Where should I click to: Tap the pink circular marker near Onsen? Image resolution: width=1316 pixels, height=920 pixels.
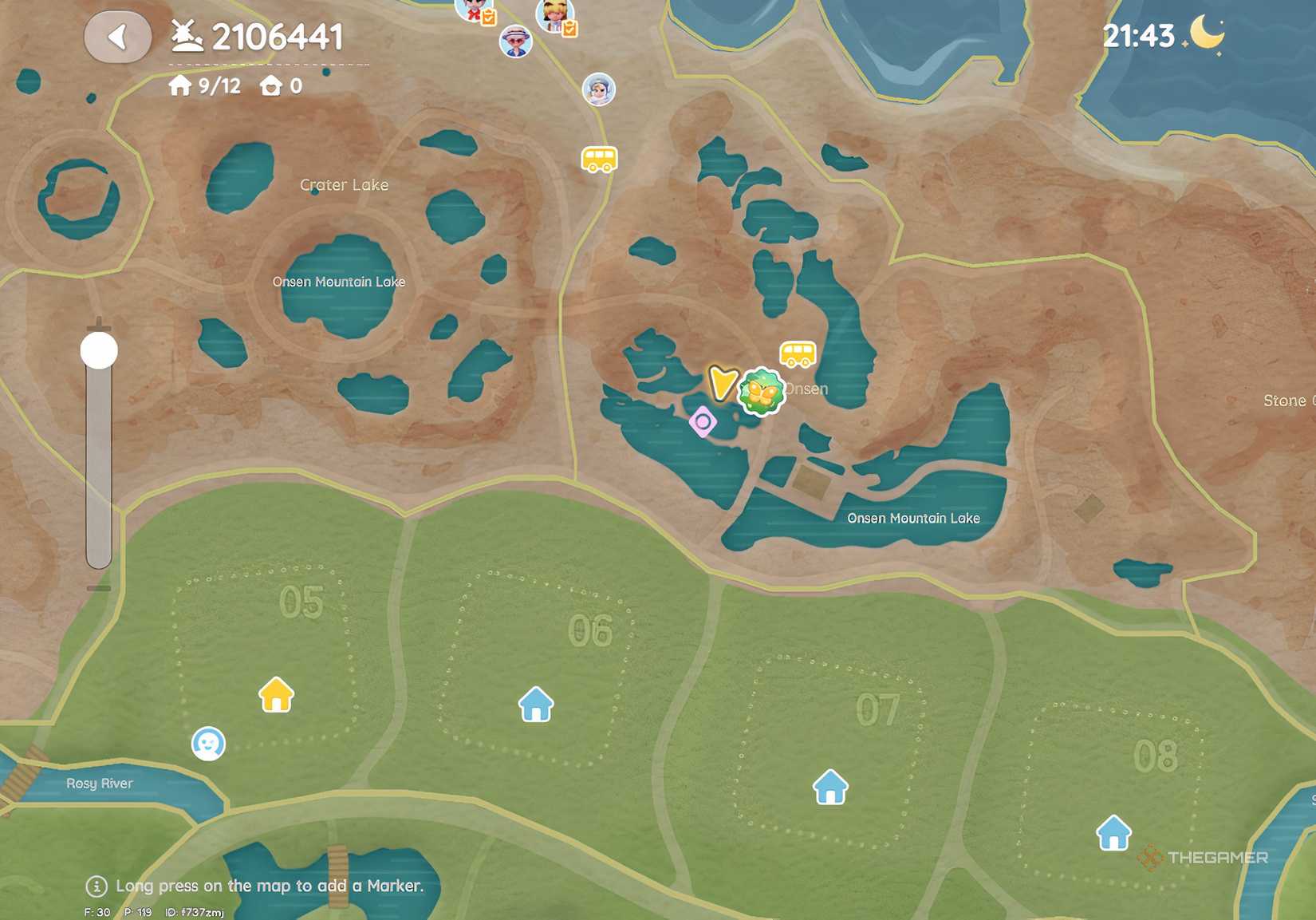[703, 421]
